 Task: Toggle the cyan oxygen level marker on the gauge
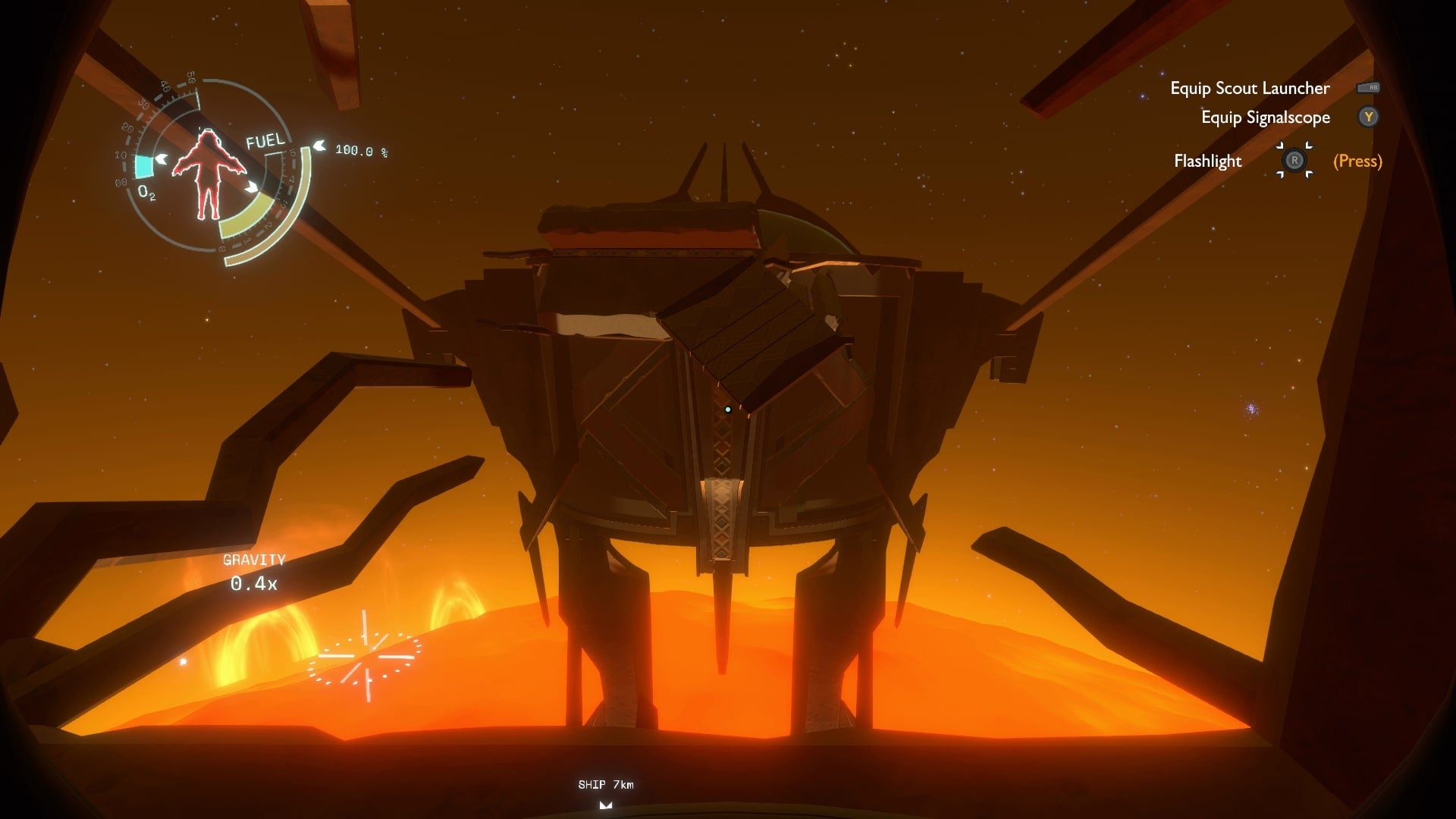click(144, 165)
